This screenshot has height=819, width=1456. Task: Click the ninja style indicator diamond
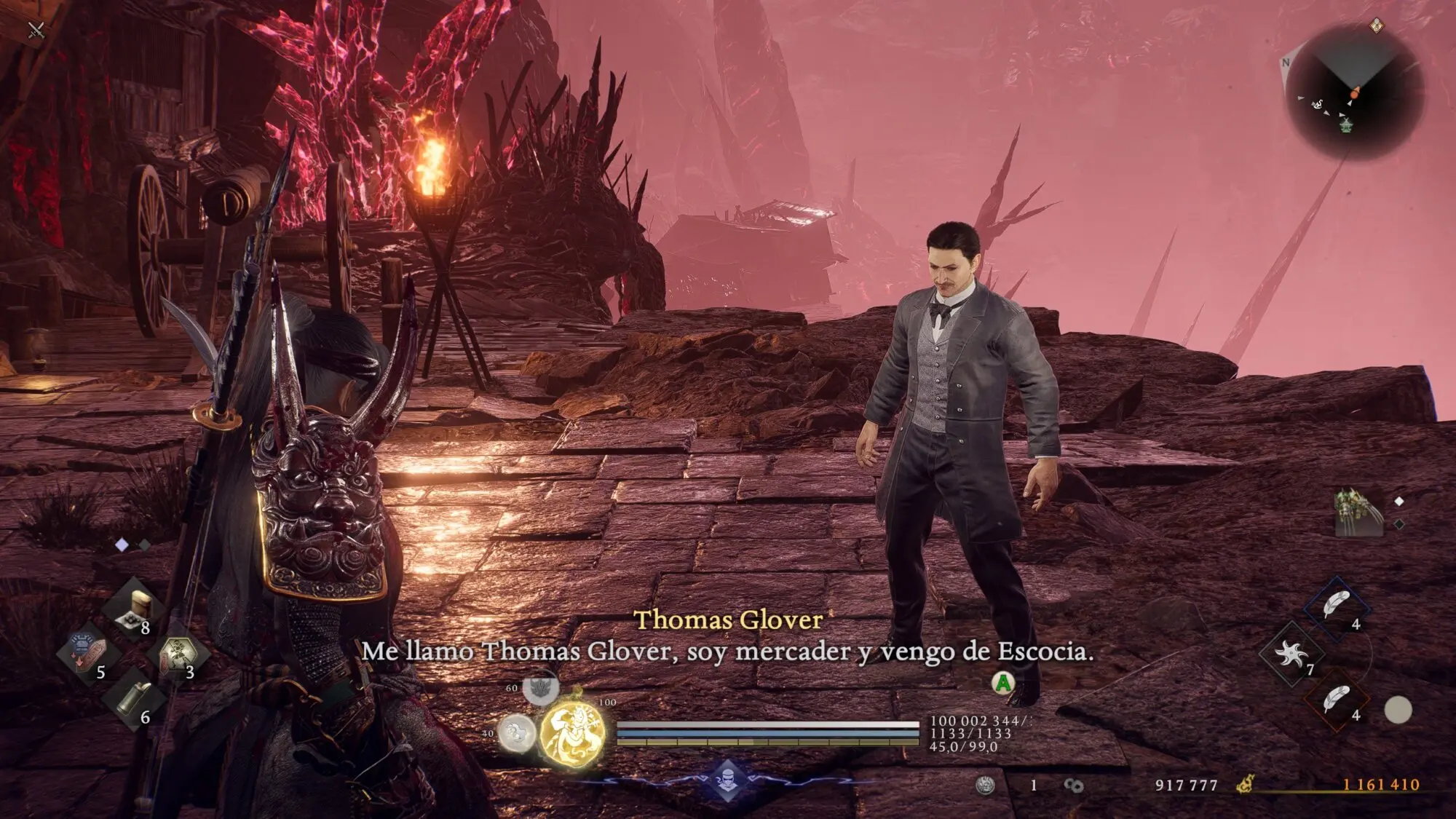[727, 780]
